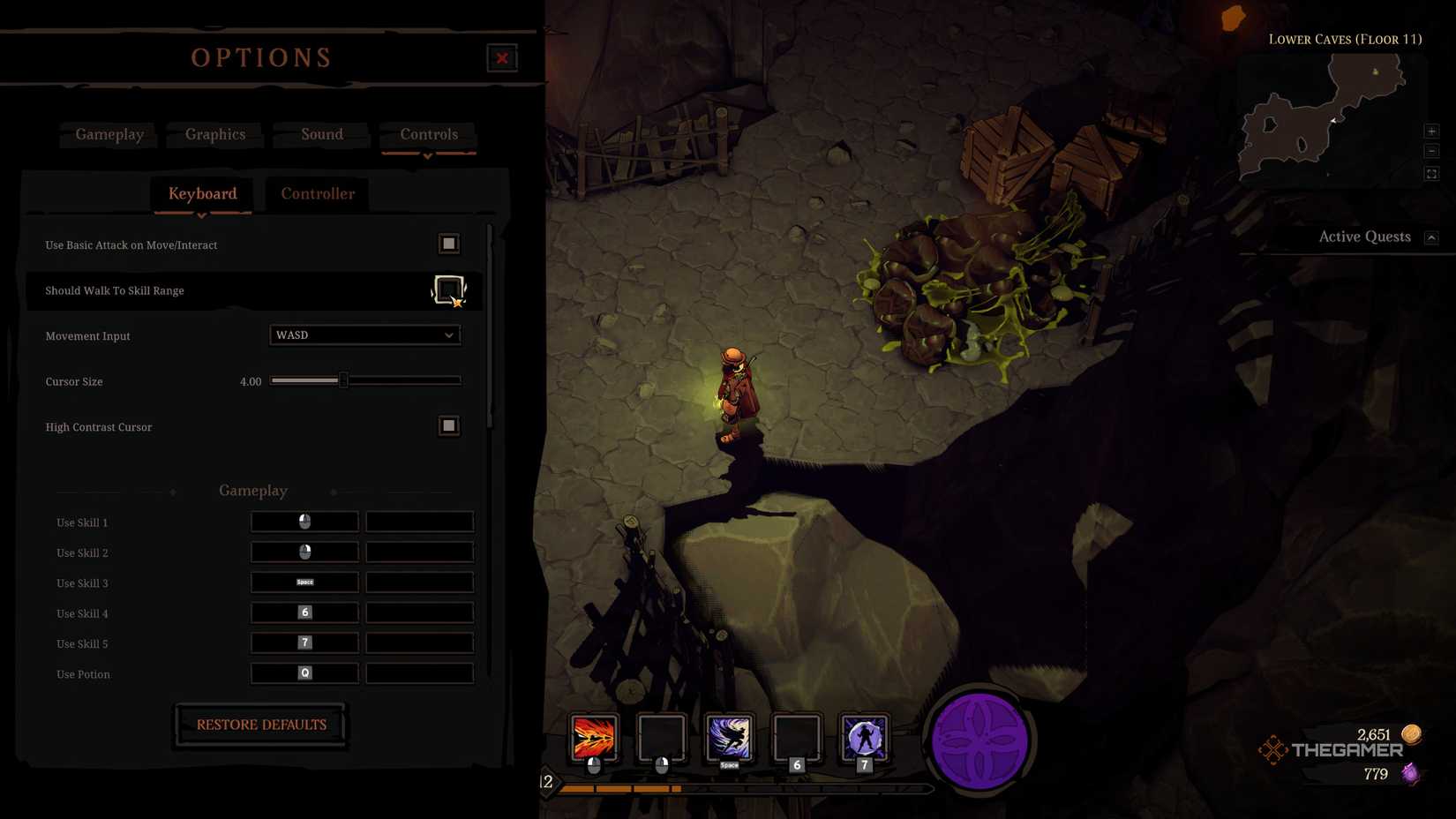This screenshot has height=819, width=1456.
Task: Activate the shadow dash skill bound to Space
Action: tap(729, 741)
